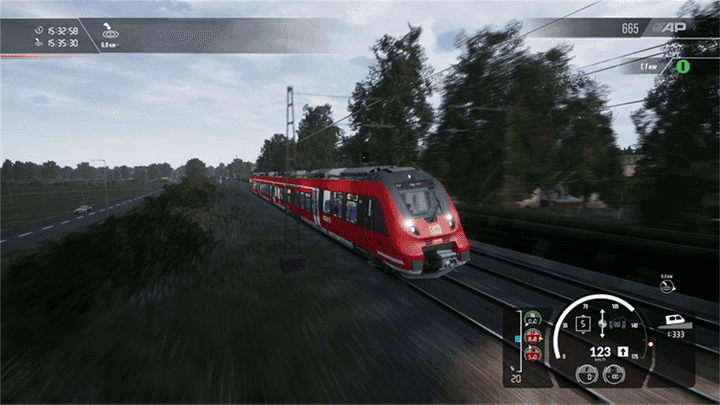Click the safety system S indicator
This screenshot has height=405, width=720.
click(582, 326)
